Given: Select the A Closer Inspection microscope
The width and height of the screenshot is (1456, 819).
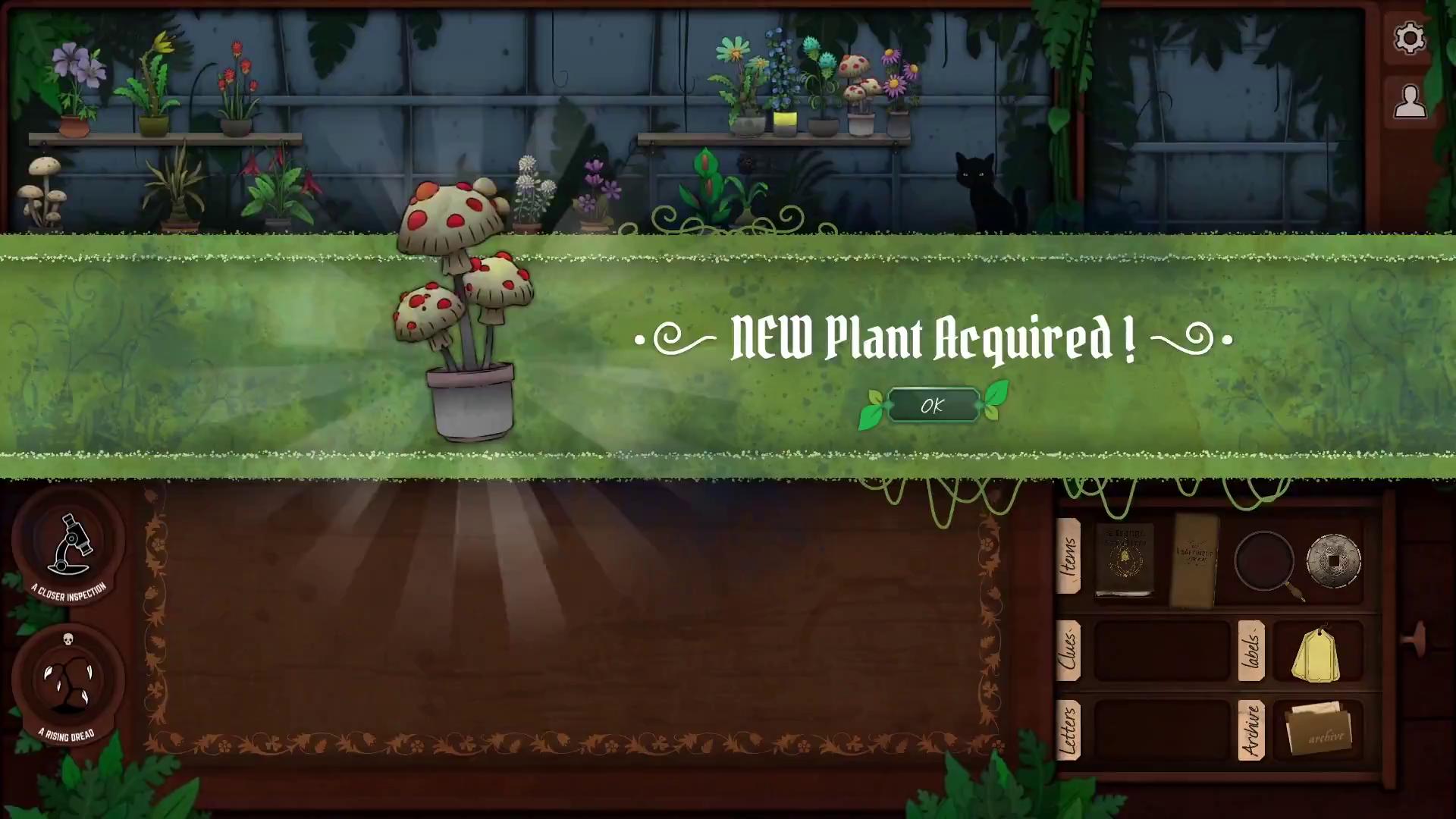Looking at the screenshot, I should [69, 544].
